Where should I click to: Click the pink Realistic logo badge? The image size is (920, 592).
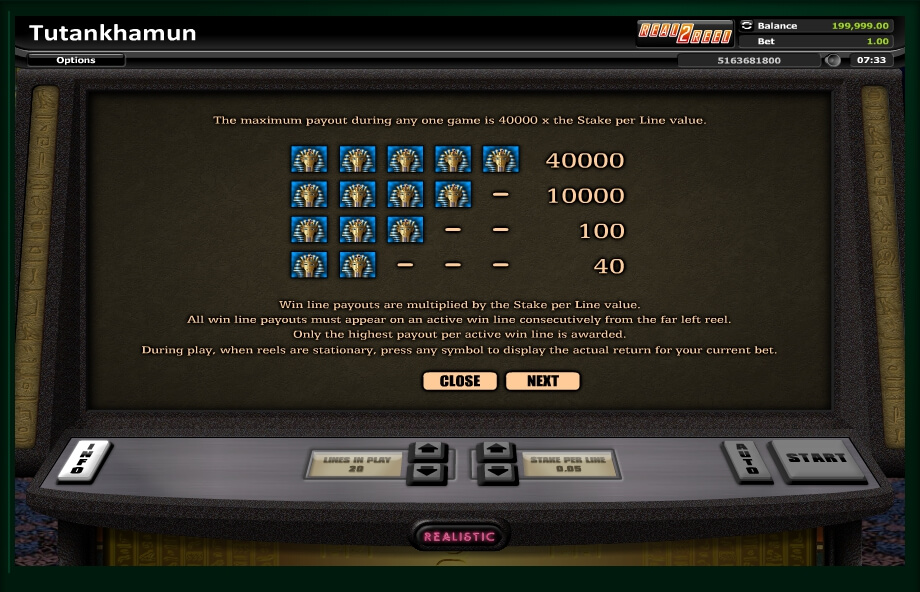point(459,536)
